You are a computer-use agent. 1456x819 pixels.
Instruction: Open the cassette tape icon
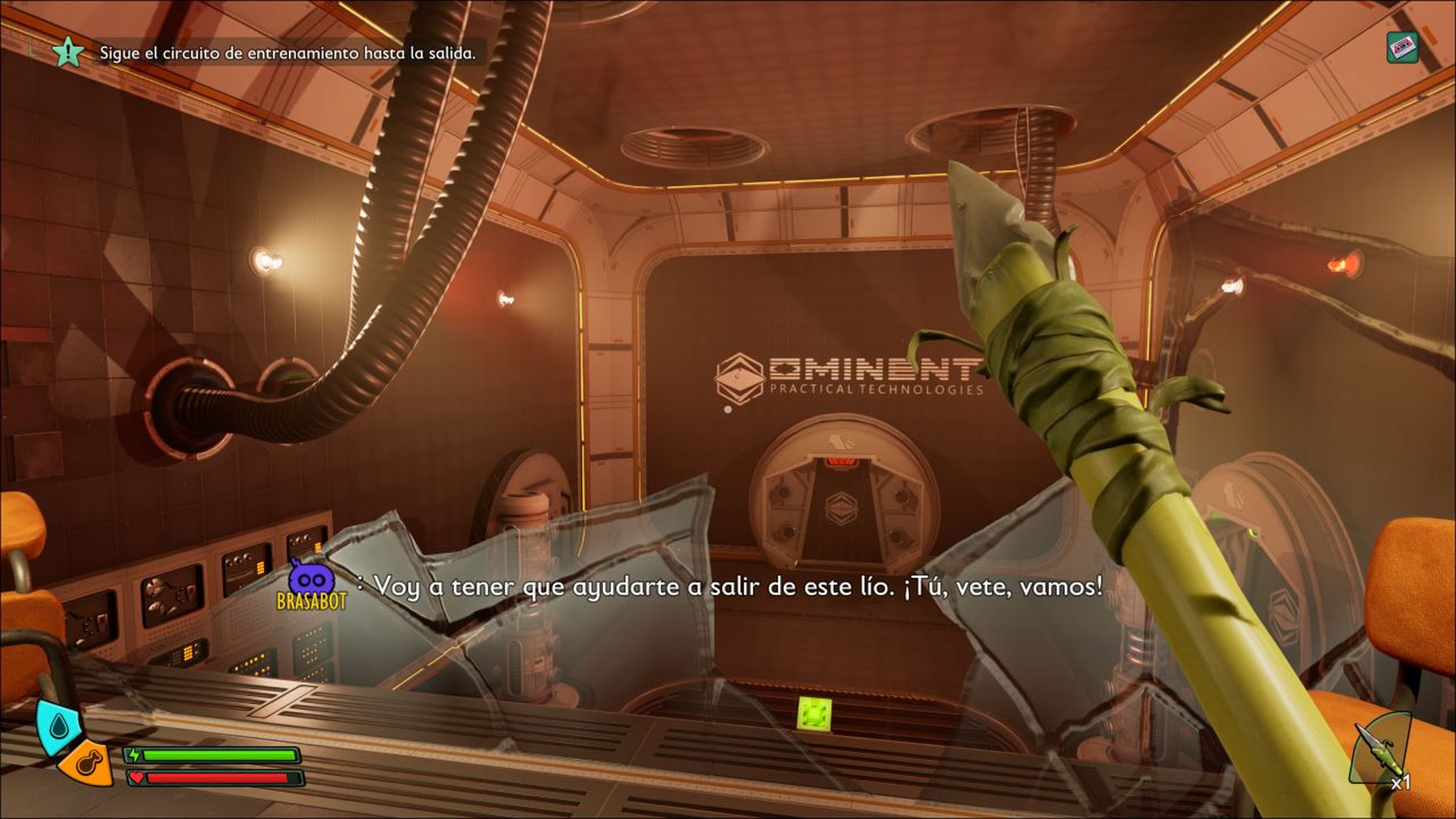1402,47
